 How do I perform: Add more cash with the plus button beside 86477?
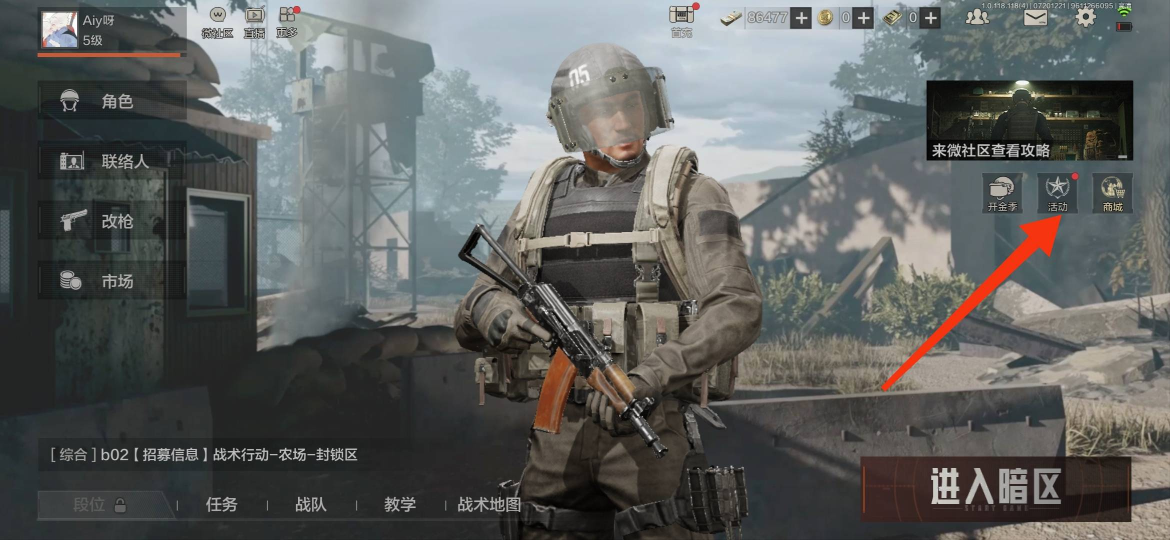click(x=801, y=17)
